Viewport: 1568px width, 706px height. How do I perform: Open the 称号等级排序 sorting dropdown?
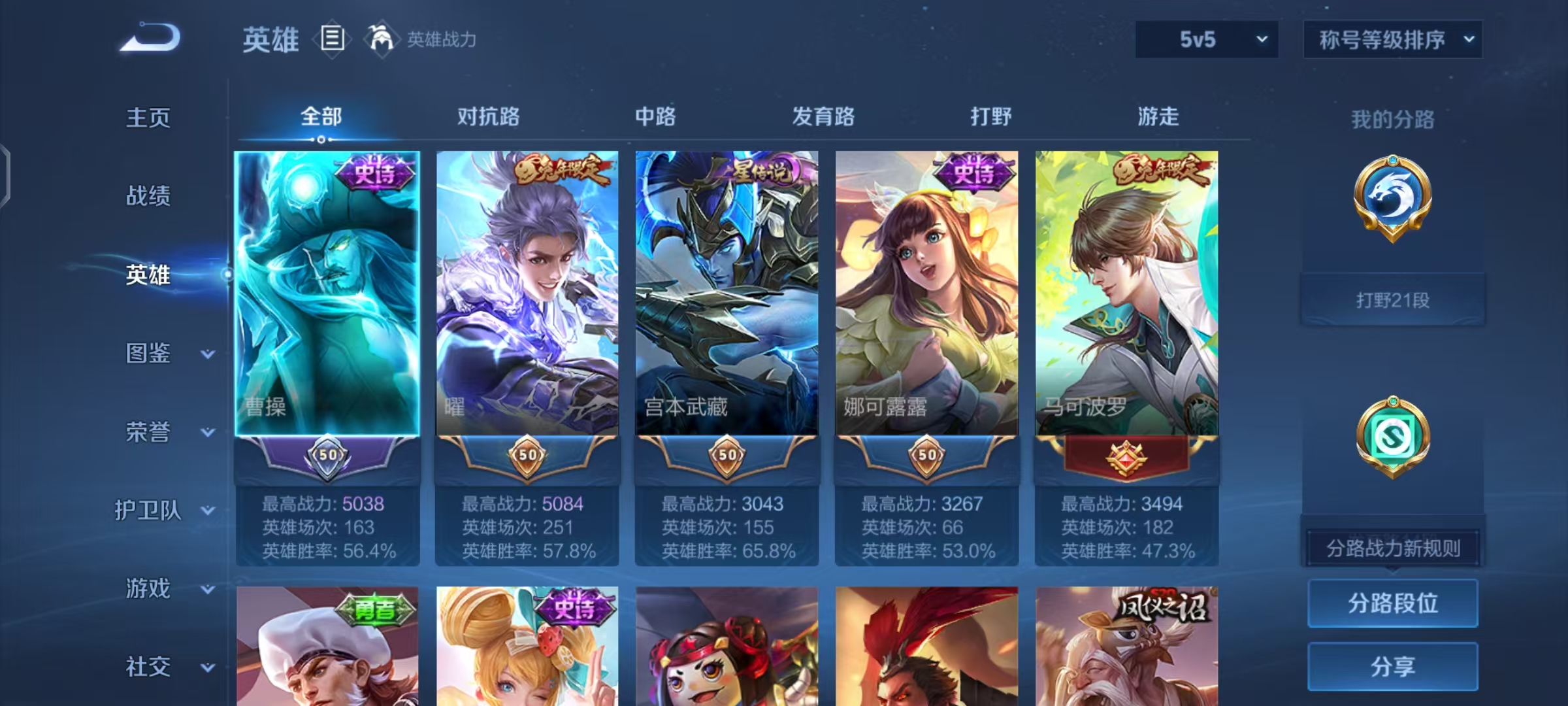1392,39
